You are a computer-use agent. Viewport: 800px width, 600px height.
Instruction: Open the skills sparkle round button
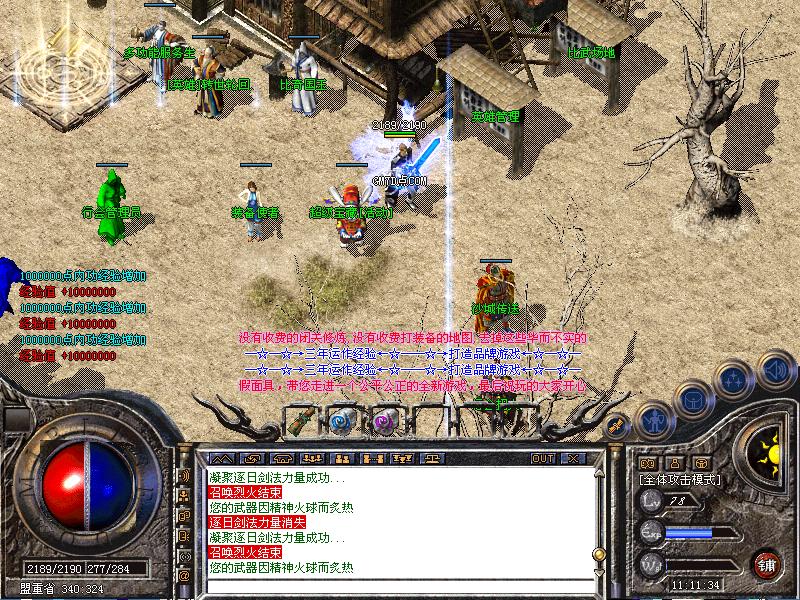tap(735, 381)
